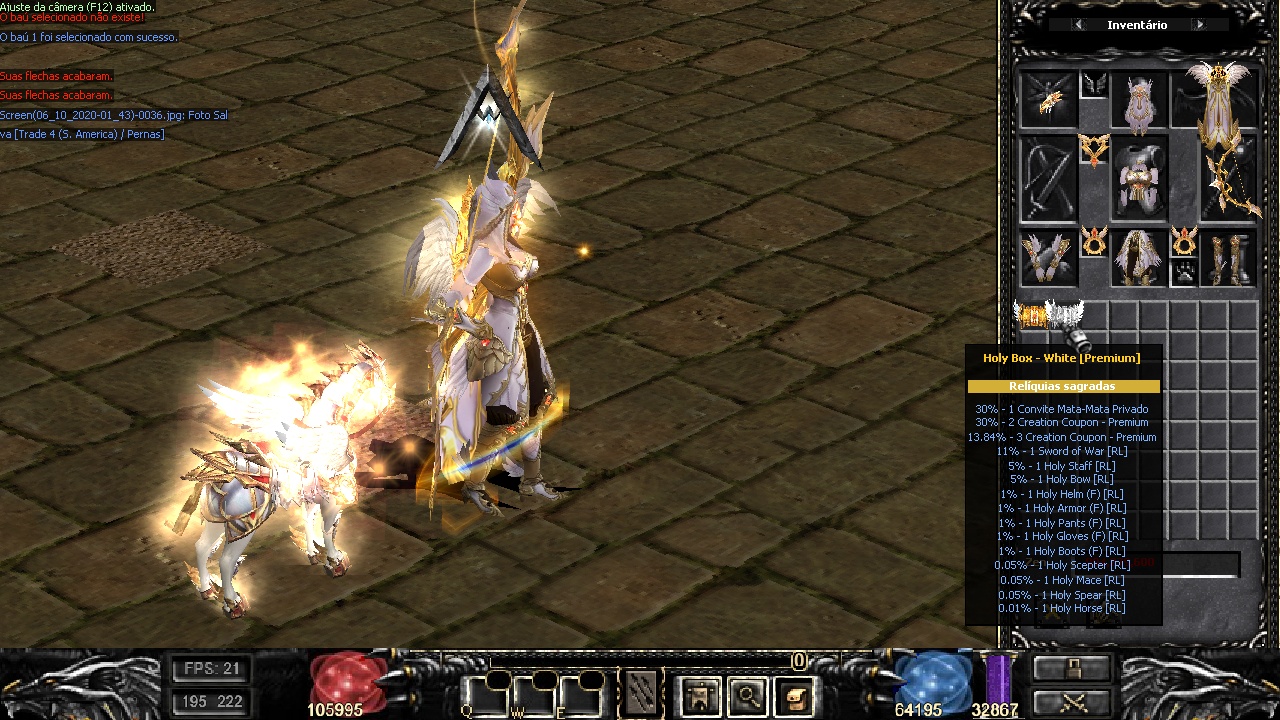Viewport: 1280px width, 720px height.
Task: Open the scroll icon button
Action: [795, 695]
